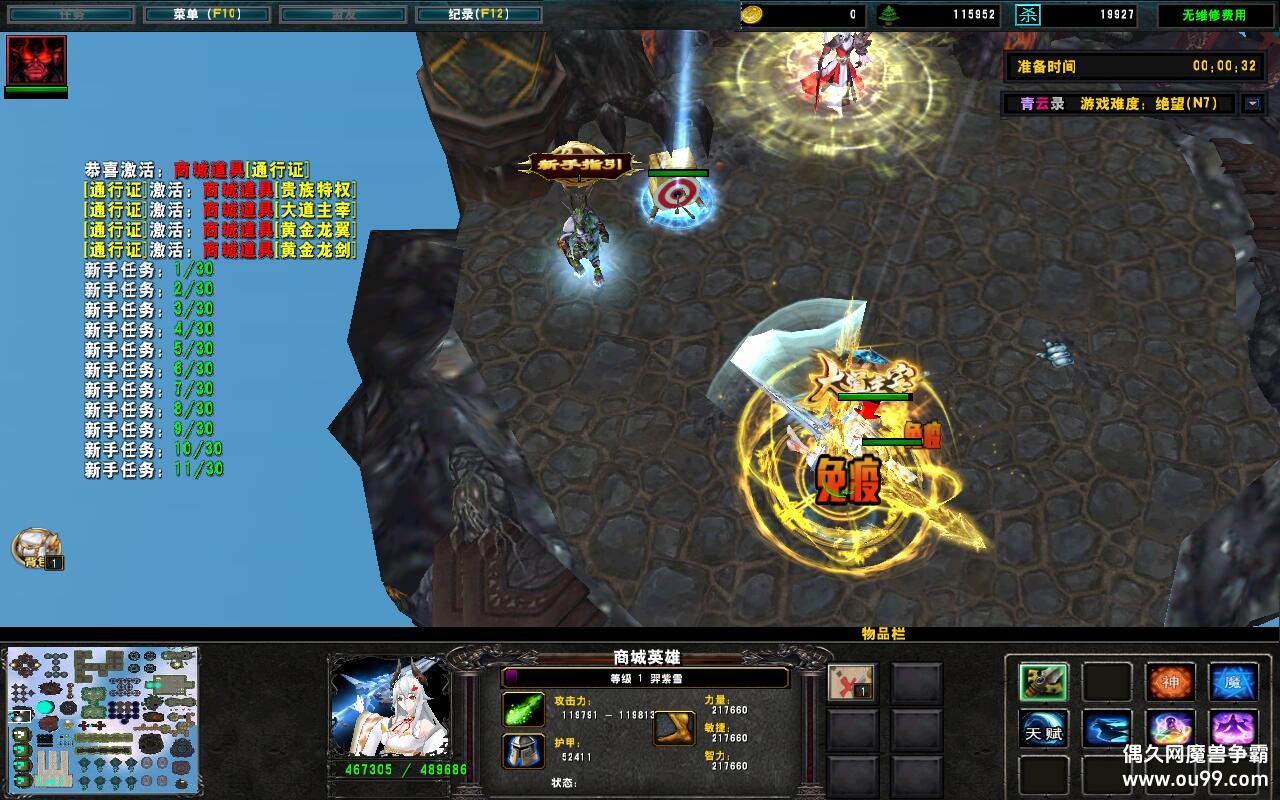Activate the blue wolf ability icon
Screen dimensions: 1280x800
[x=1107, y=729]
